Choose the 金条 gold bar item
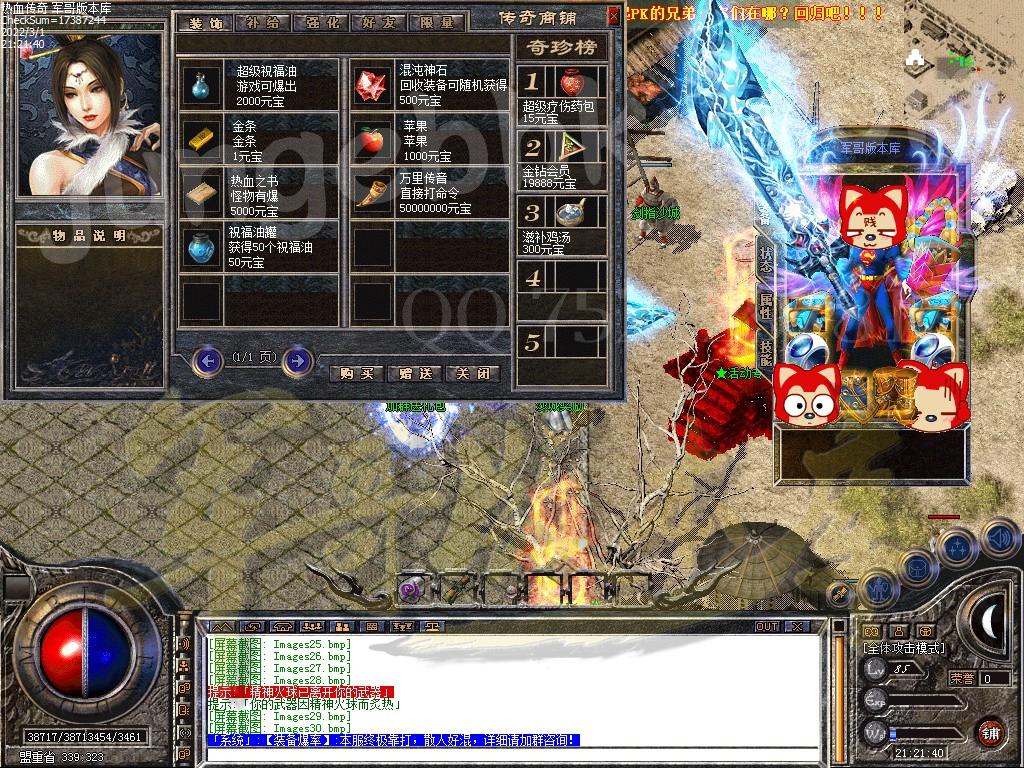This screenshot has height=768, width=1024. pos(203,139)
